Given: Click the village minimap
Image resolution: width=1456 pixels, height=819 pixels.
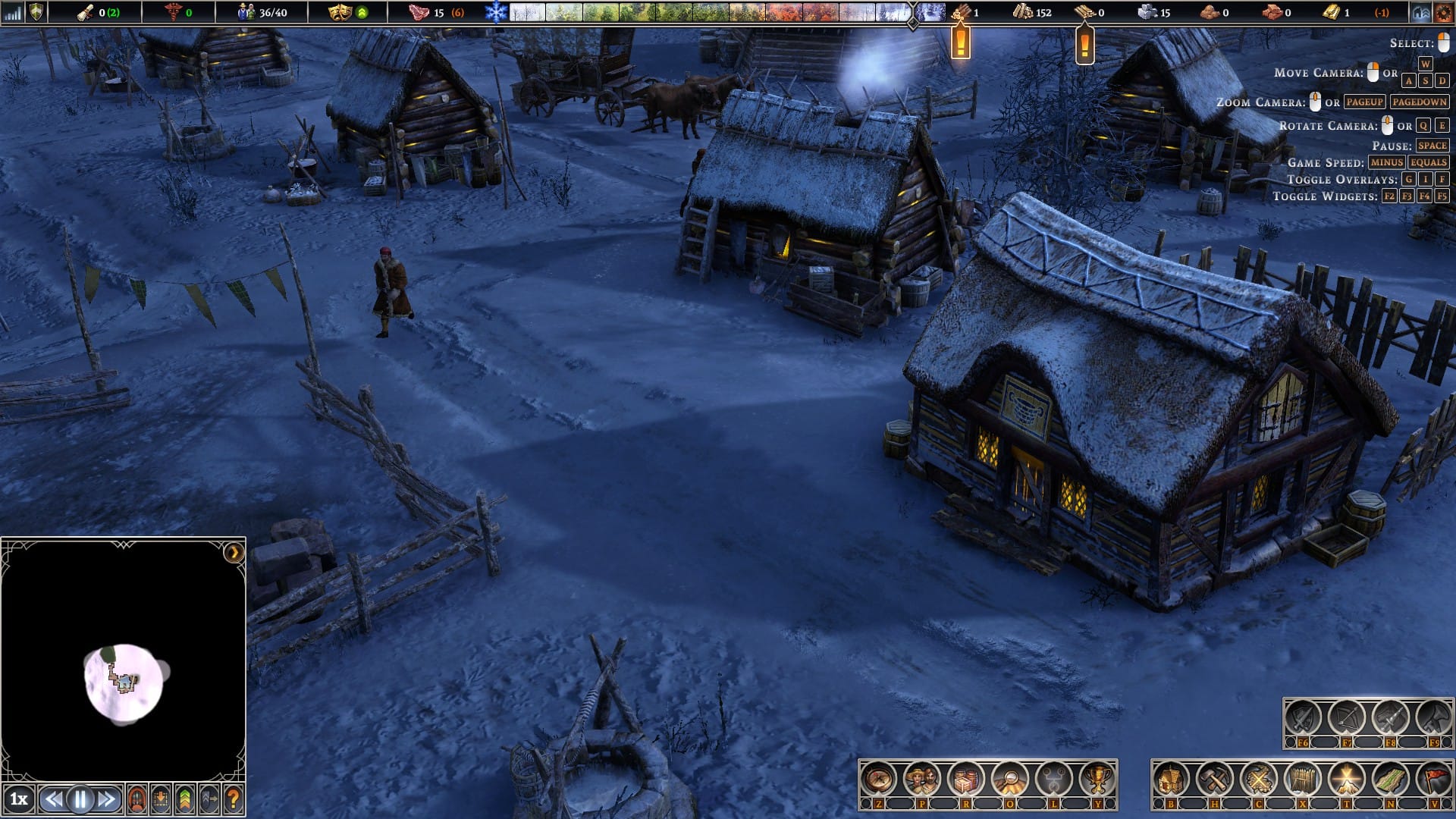Looking at the screenshot, I should click(x=123, y=681).
